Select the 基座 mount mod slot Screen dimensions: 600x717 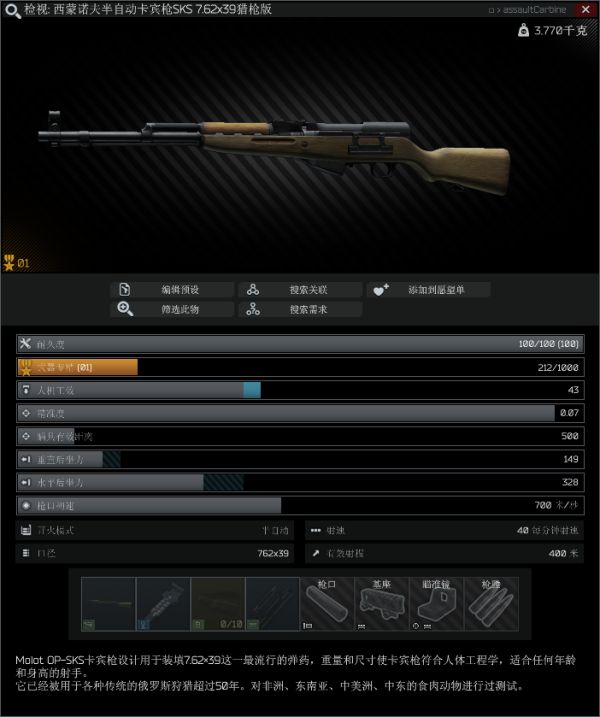[x=382, y=604]
